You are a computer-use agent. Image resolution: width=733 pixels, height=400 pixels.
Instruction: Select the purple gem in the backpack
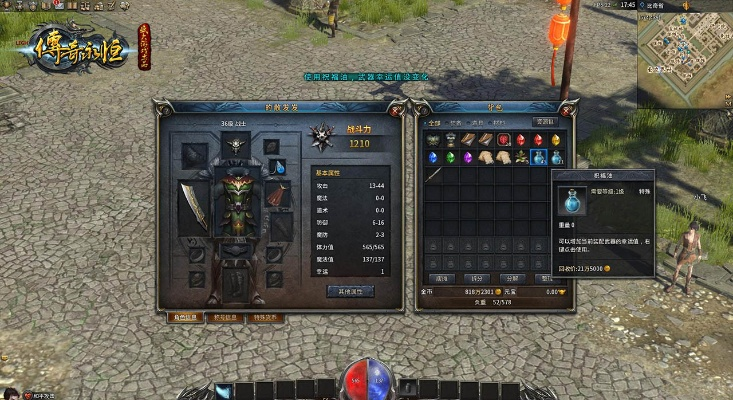467,157
